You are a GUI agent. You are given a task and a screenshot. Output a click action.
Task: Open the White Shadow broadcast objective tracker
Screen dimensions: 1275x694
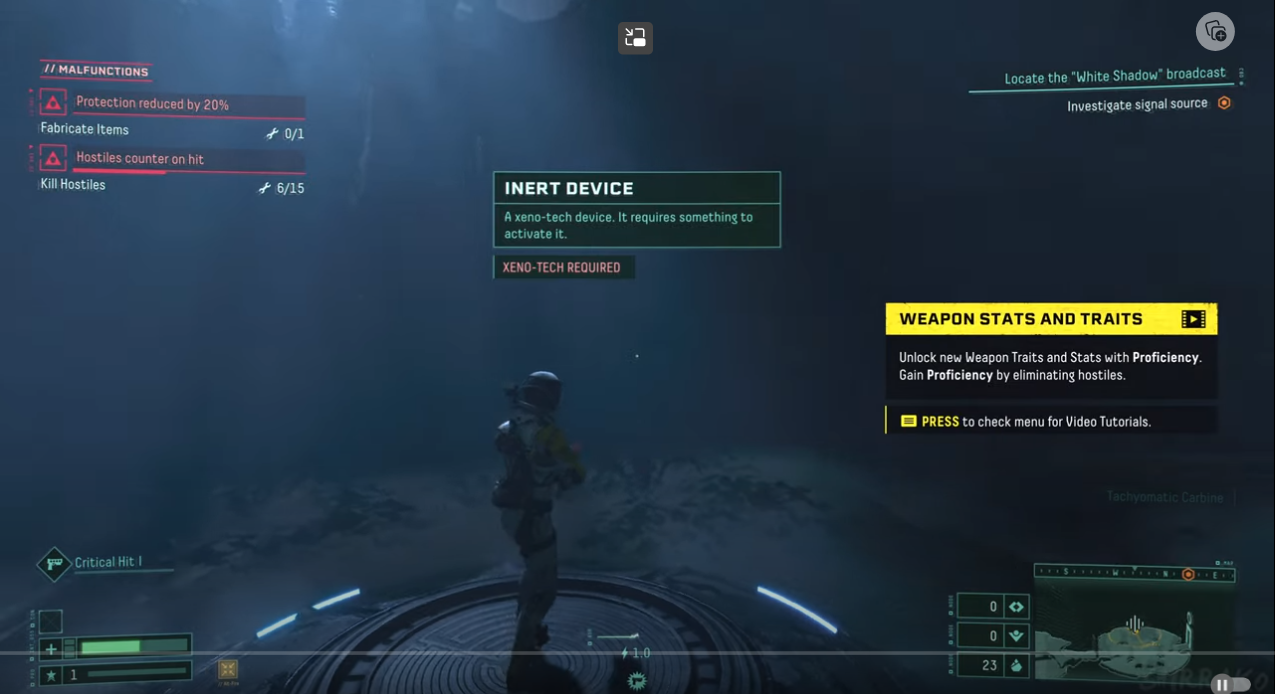1114,76
